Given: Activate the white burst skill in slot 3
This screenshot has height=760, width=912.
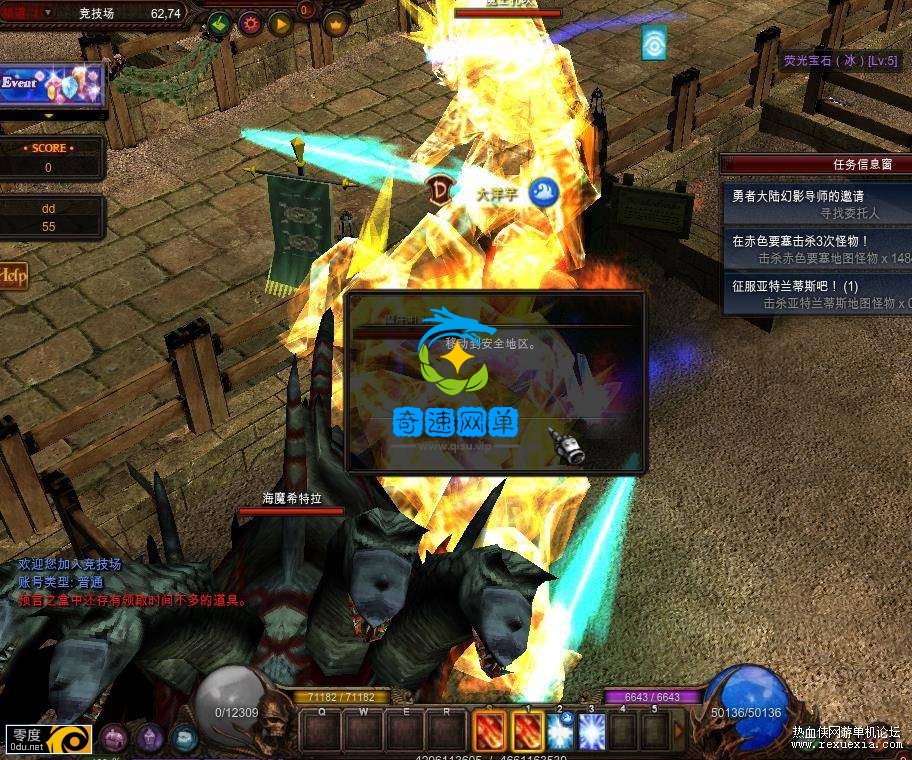Looking at the screenshot, I should (591, 732).
